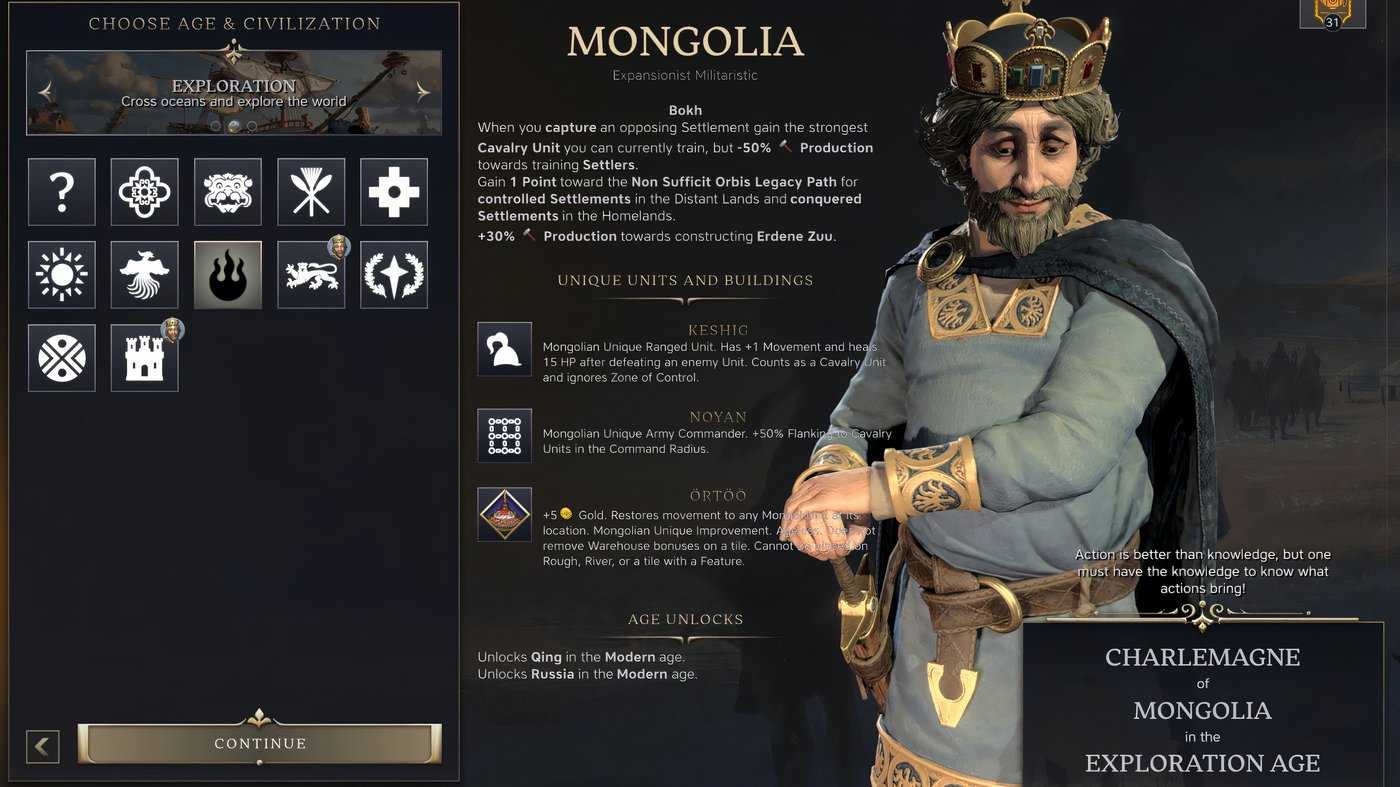Select the lion civilization icon with leader badge

(311, 274)
